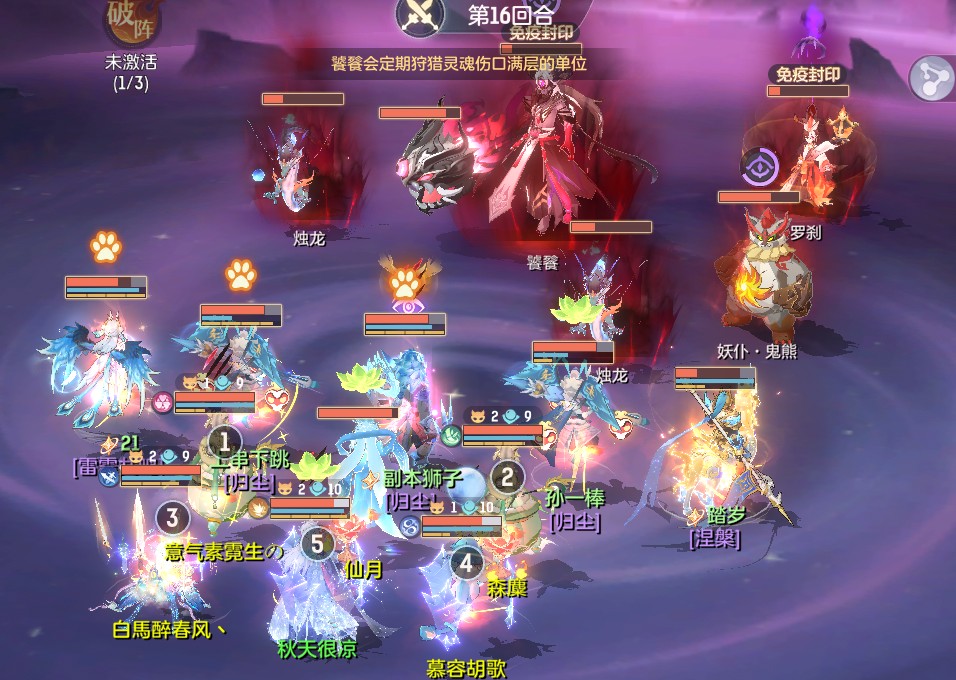Image resolution: width=956 pixels, height=680 pixels.
Task: Click the crossed swords round icon
Action: (x=420, y=14)
